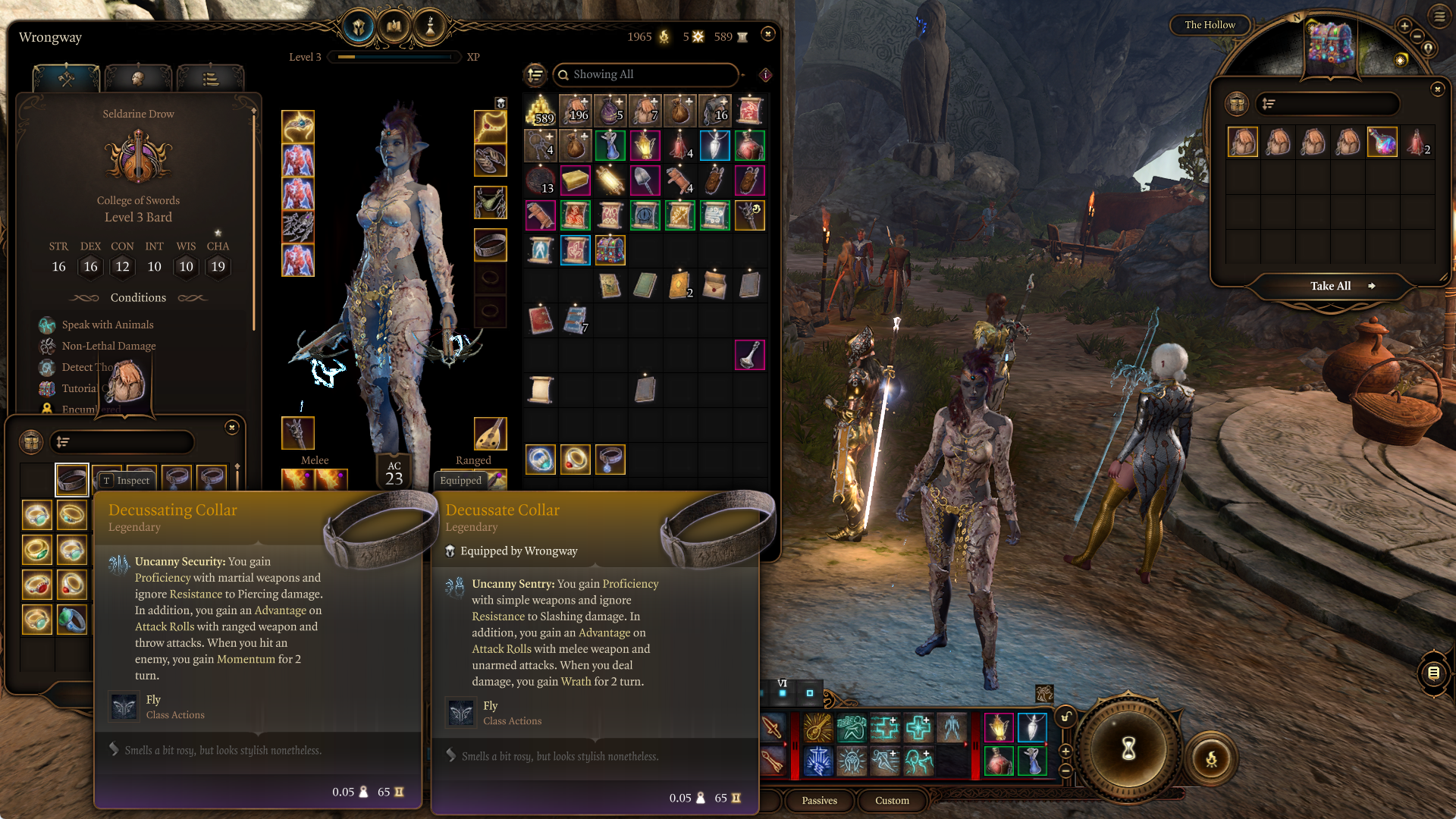Viewport: 1456px width, 819px height.
Task: Open the Passives hotbar tab
Action: point(819,800)
